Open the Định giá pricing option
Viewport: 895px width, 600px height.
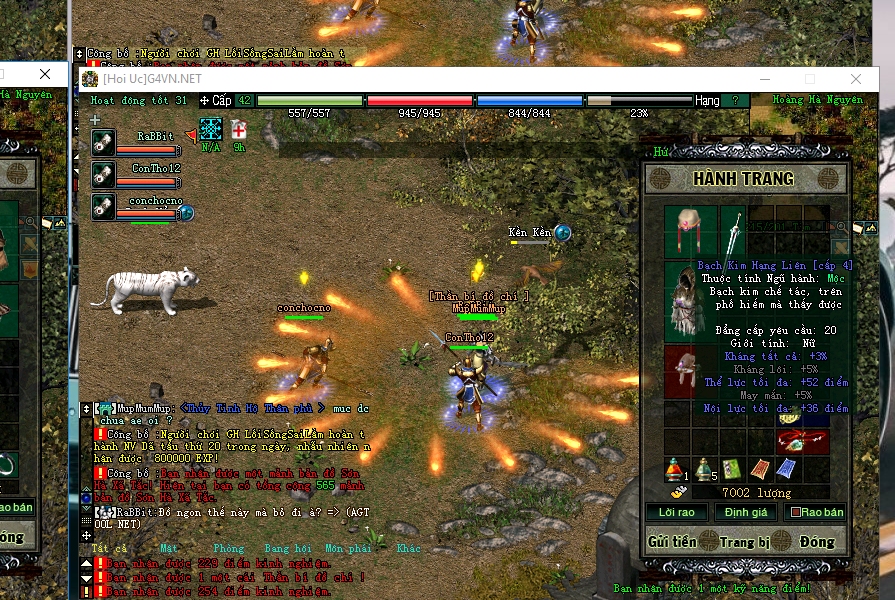[x=745, y=512]
